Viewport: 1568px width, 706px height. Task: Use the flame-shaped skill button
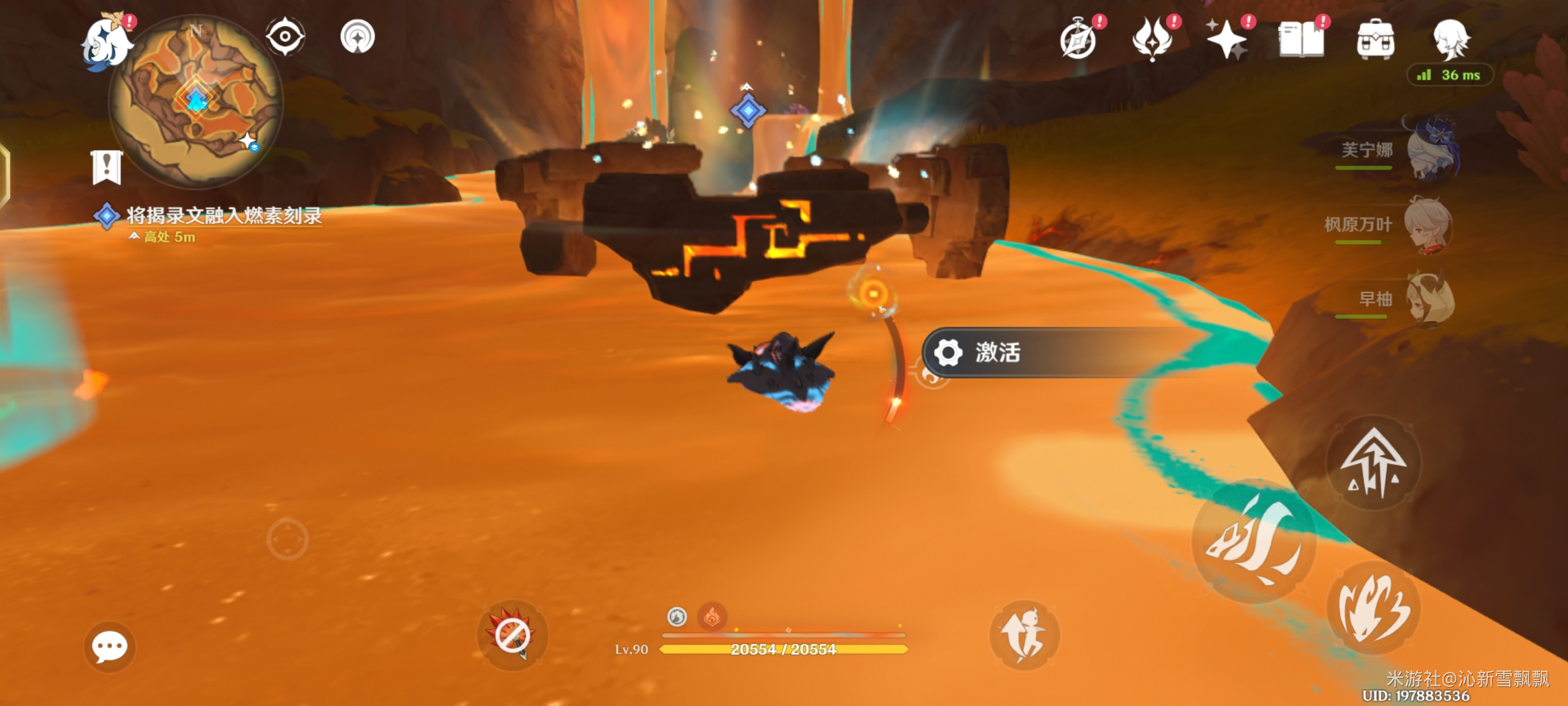(x=1373, y=608)
